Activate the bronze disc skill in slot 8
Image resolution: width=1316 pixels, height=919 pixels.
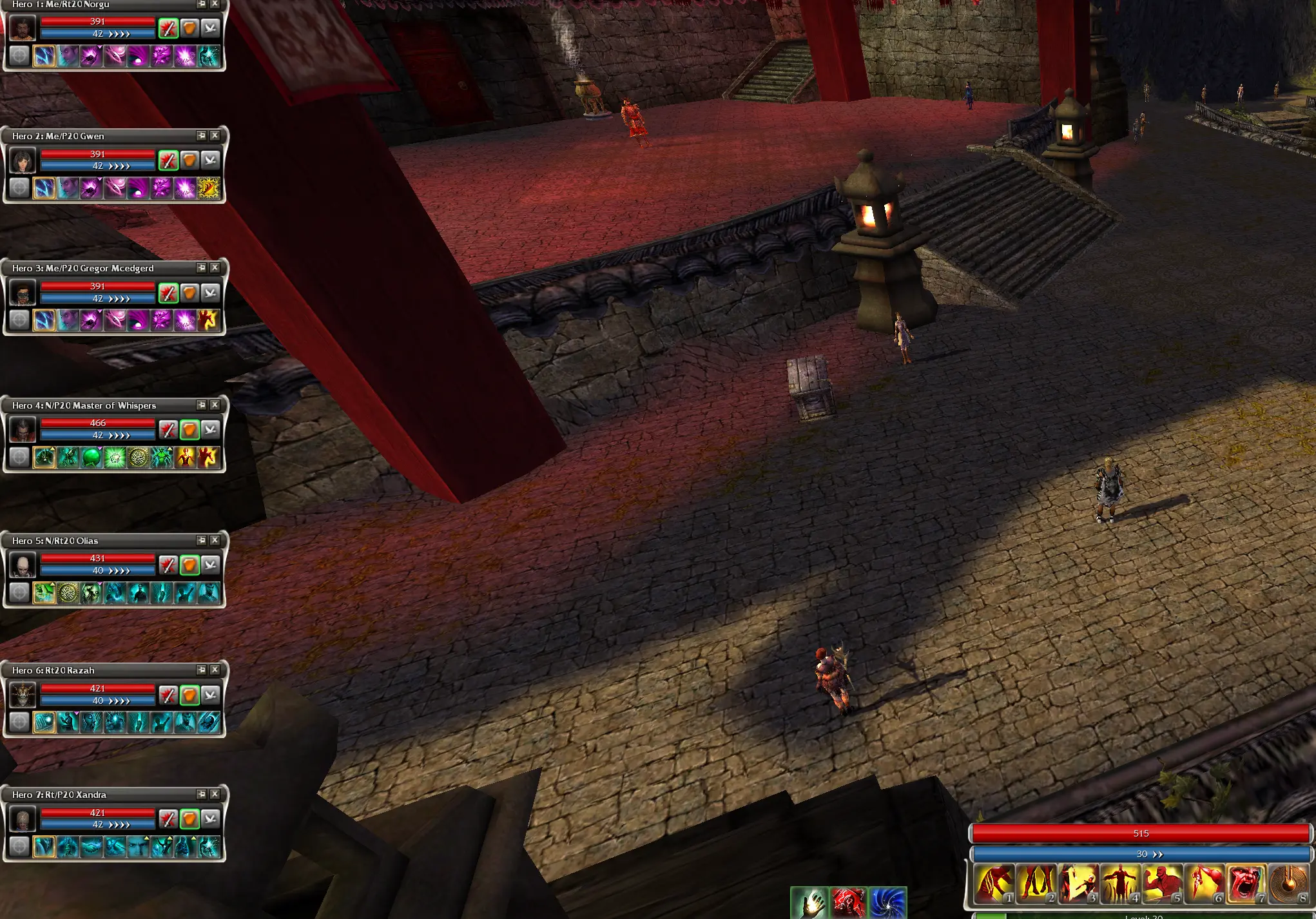[1287, 884]
